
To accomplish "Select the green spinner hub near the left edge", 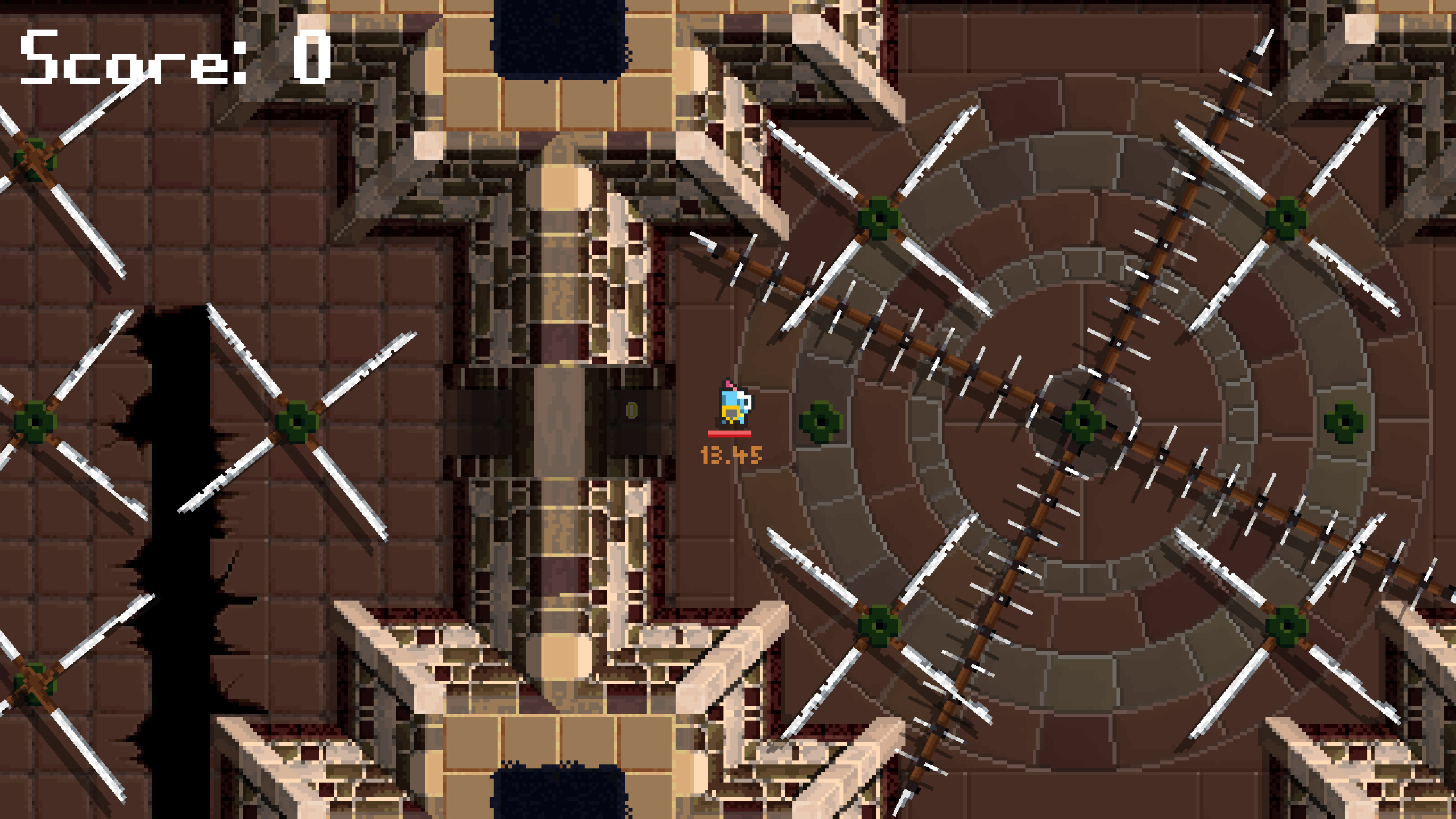I will [x=35, y=421].
